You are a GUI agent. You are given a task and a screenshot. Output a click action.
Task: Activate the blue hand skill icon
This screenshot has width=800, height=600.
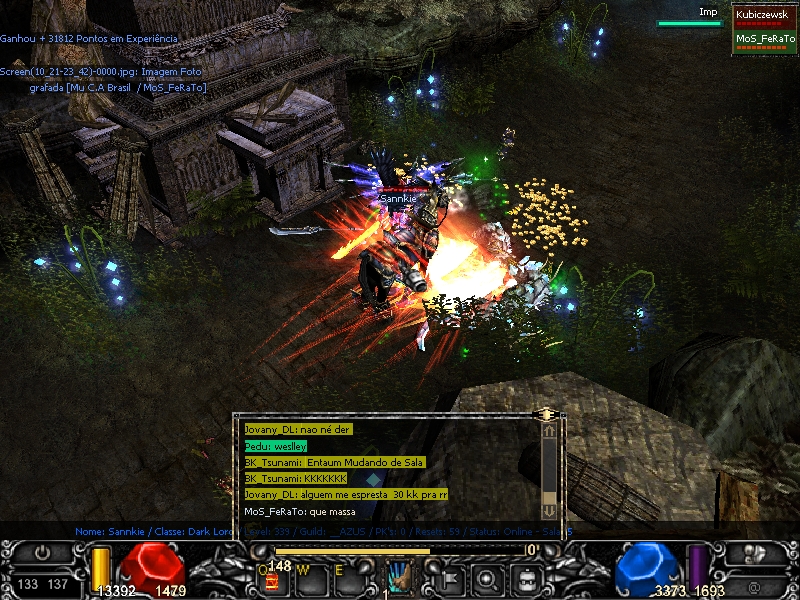(399, 576)
